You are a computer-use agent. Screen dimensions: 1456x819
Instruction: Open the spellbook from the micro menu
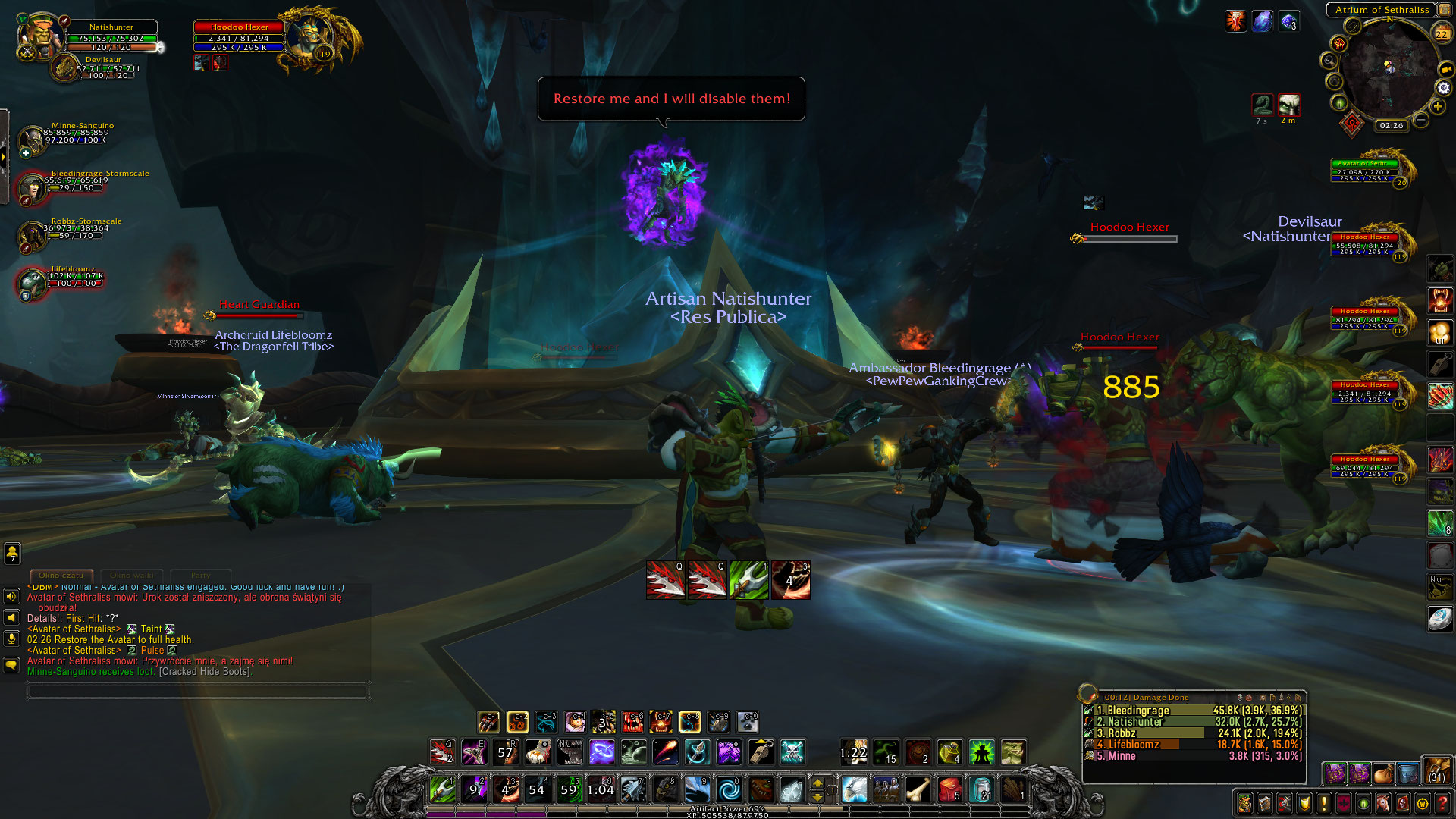1265,804
